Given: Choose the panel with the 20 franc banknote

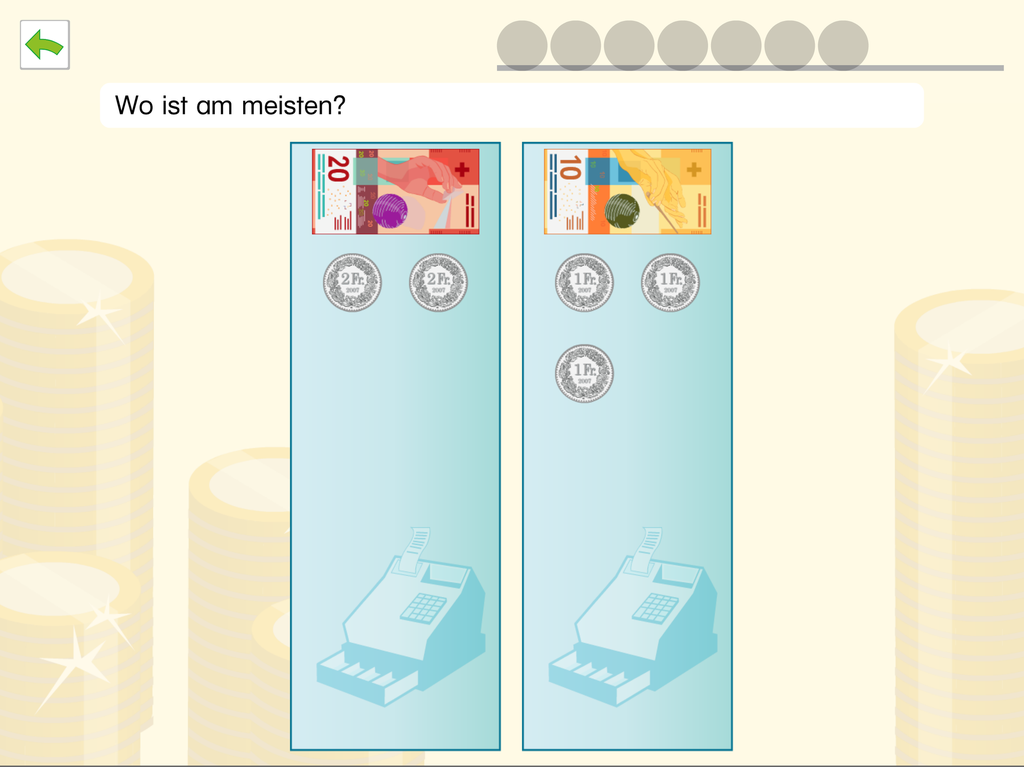Looking at the screenshot, I should (x=395, y=445).
